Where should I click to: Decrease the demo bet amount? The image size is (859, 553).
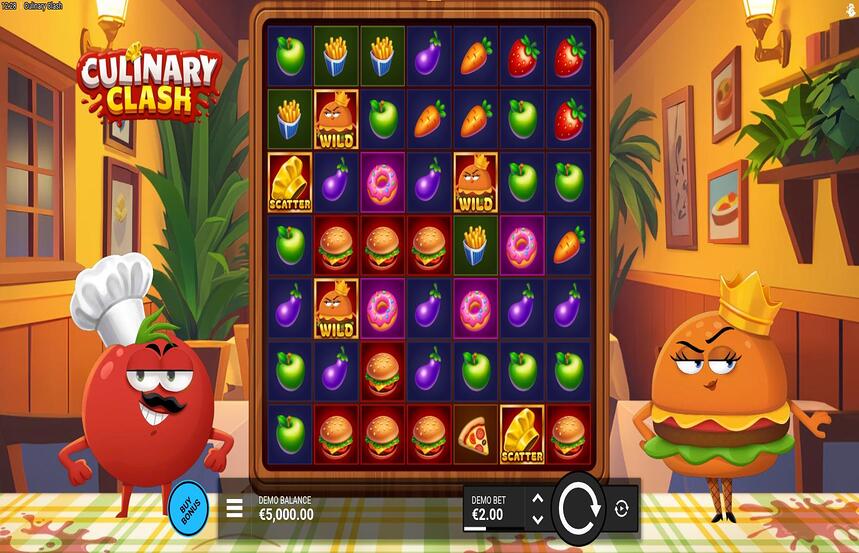[537, 519]
